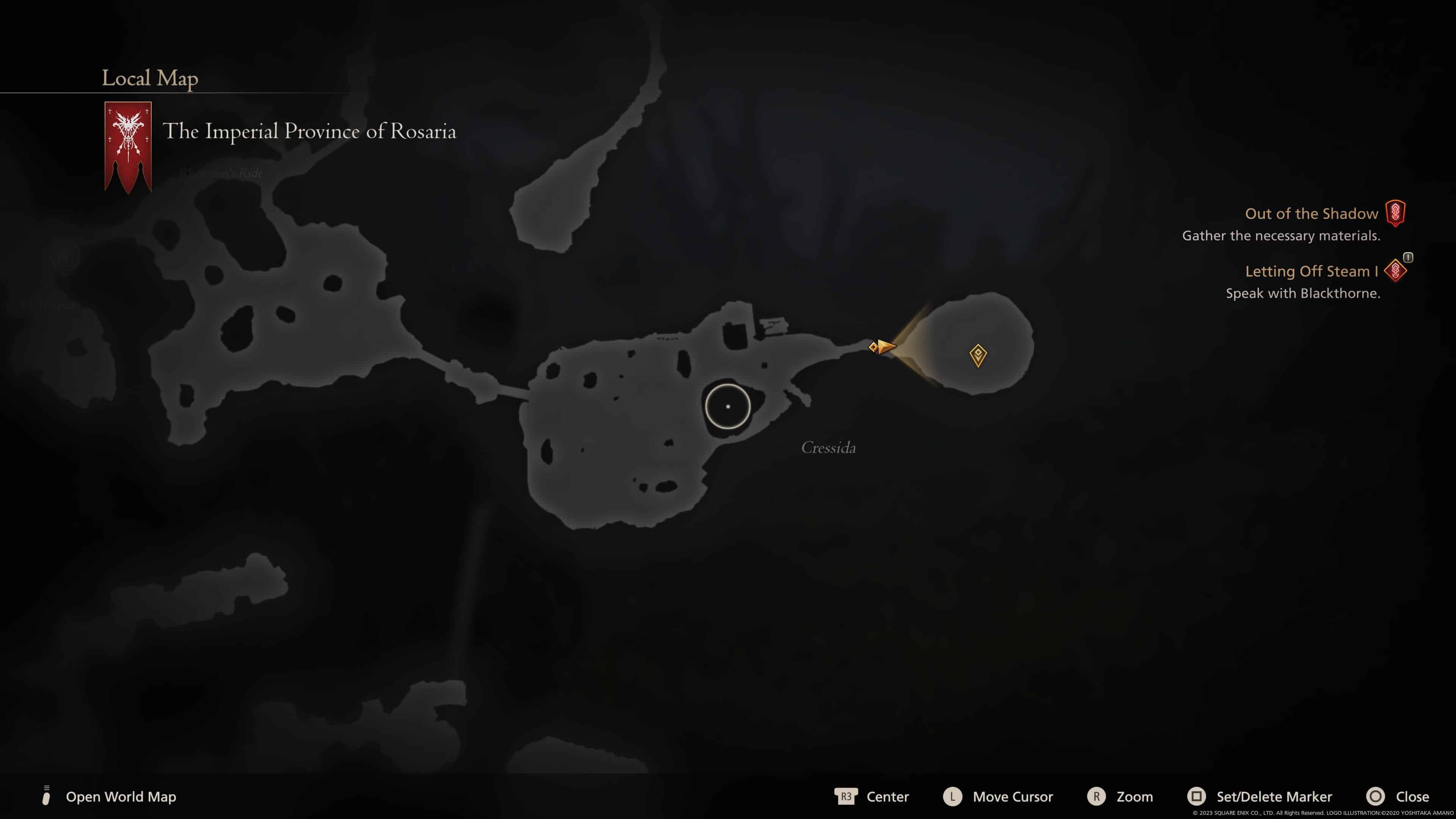
Task: Click the Local Map title heading
Action: tap(150, 78)
